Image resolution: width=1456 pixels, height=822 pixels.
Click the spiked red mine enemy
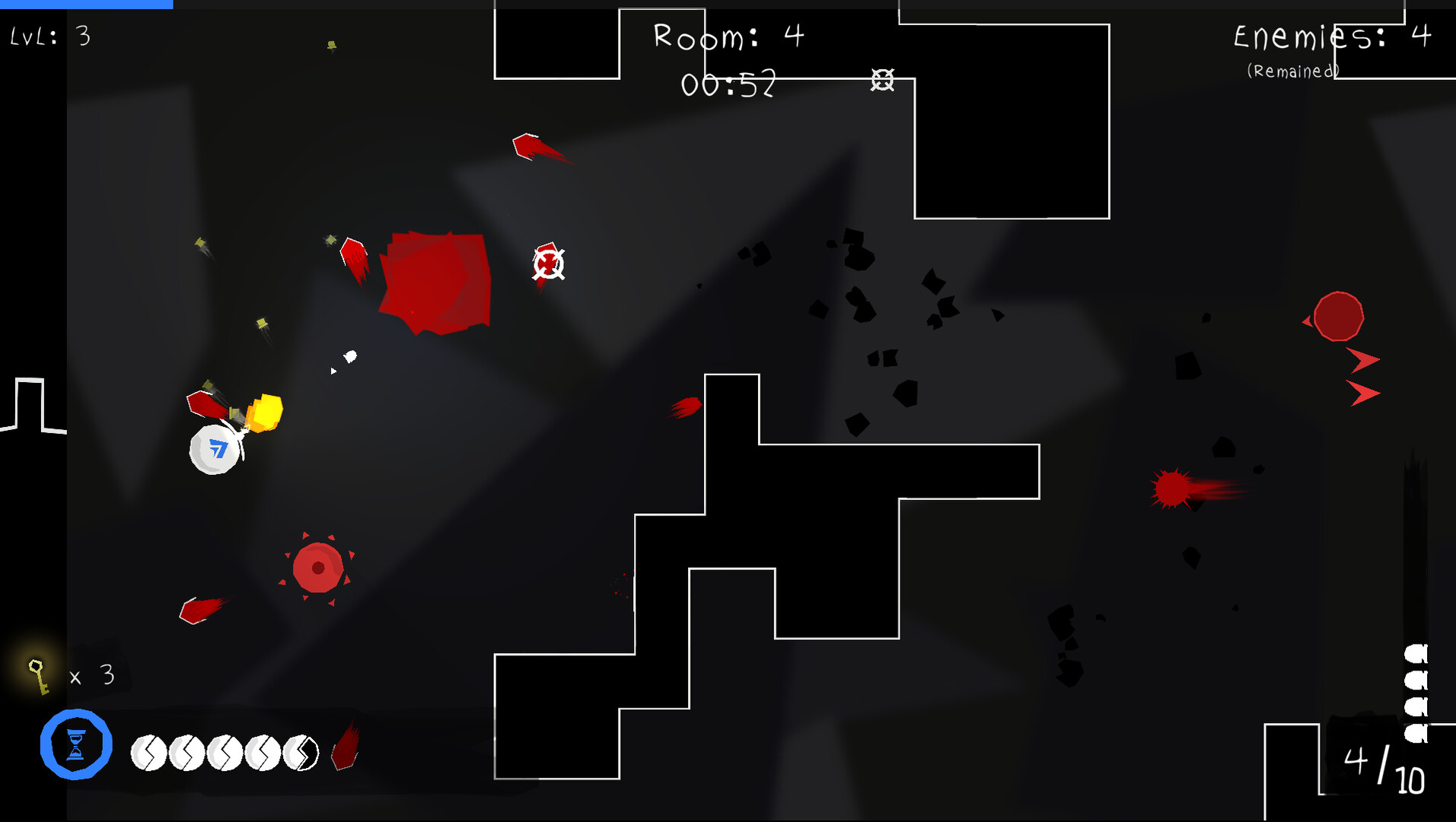click(x=317, y=566)
